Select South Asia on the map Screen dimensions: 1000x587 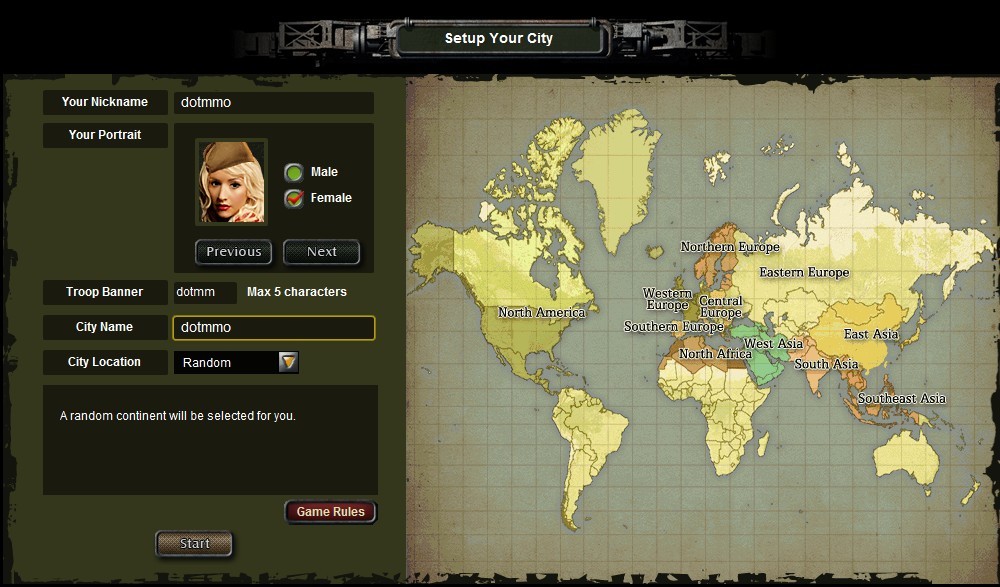coord(826,364)
